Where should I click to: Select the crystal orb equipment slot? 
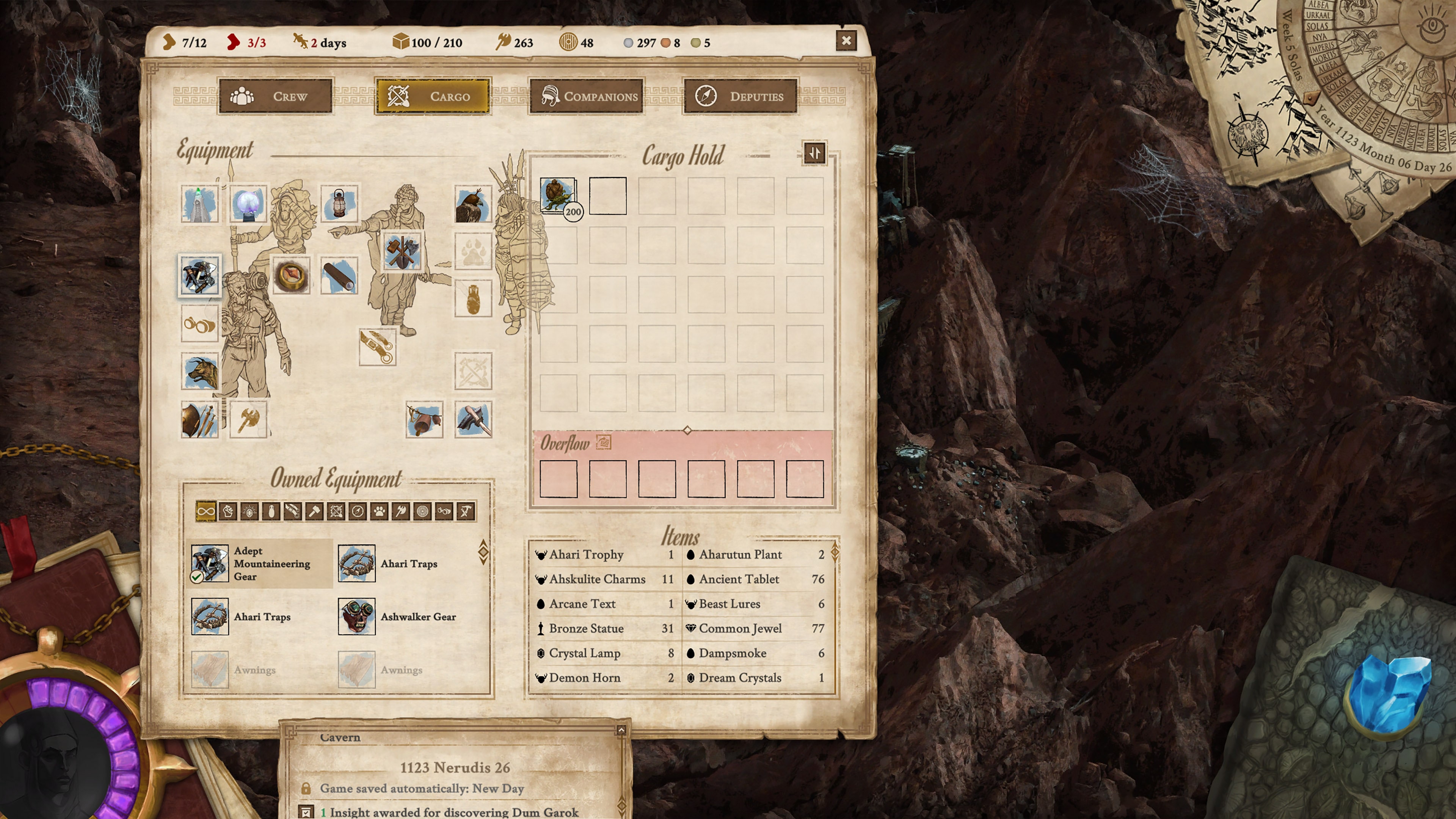(x=249, y=204)
